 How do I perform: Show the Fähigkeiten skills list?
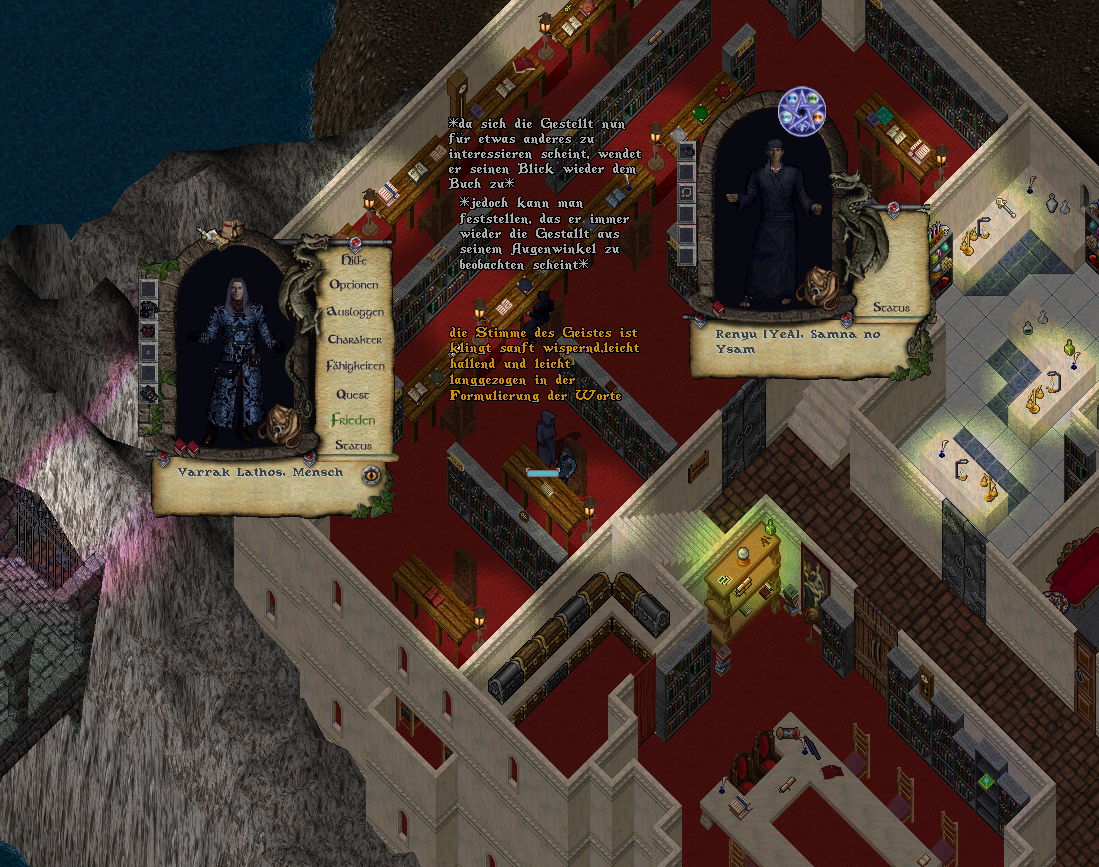(x=355, y=366)
